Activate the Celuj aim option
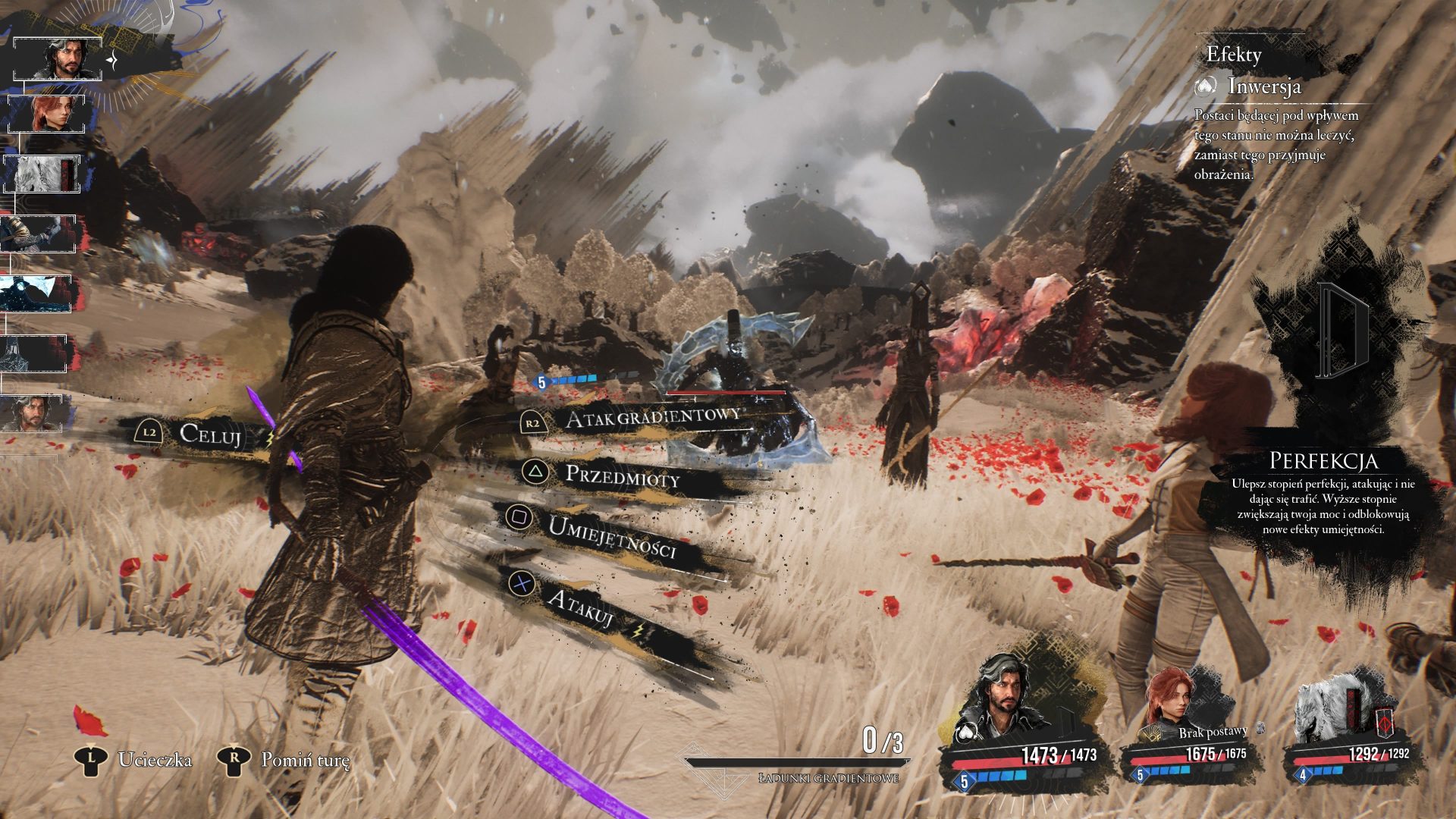 (x=210, y=435)
